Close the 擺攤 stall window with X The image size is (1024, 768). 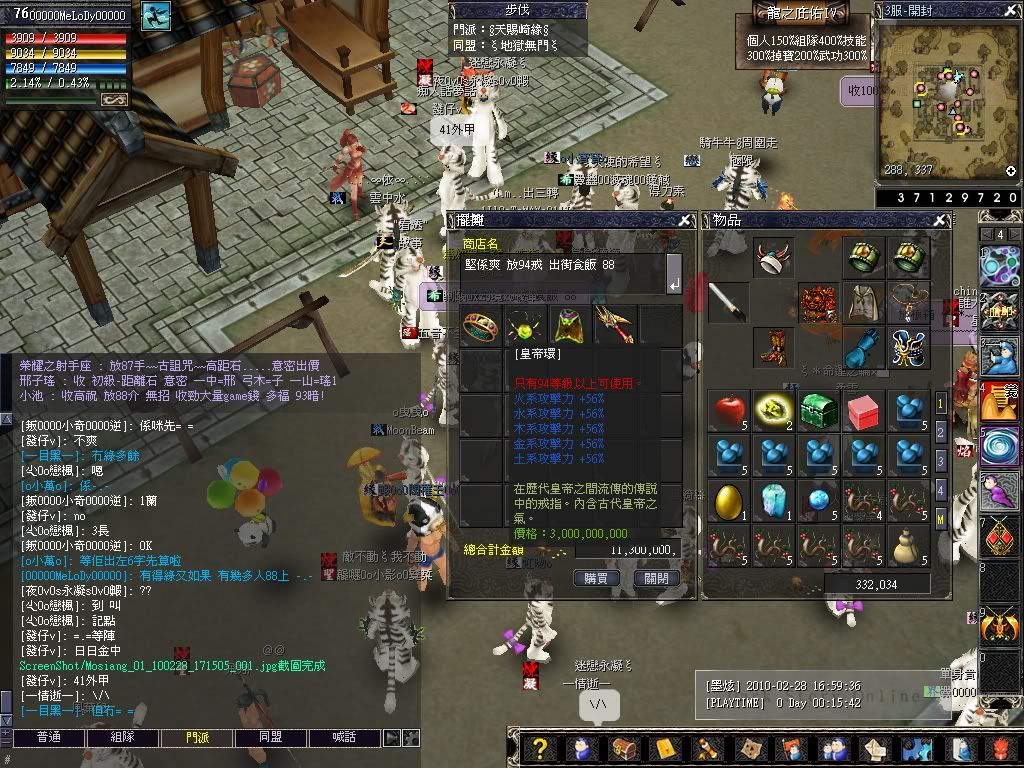point(685,220)
